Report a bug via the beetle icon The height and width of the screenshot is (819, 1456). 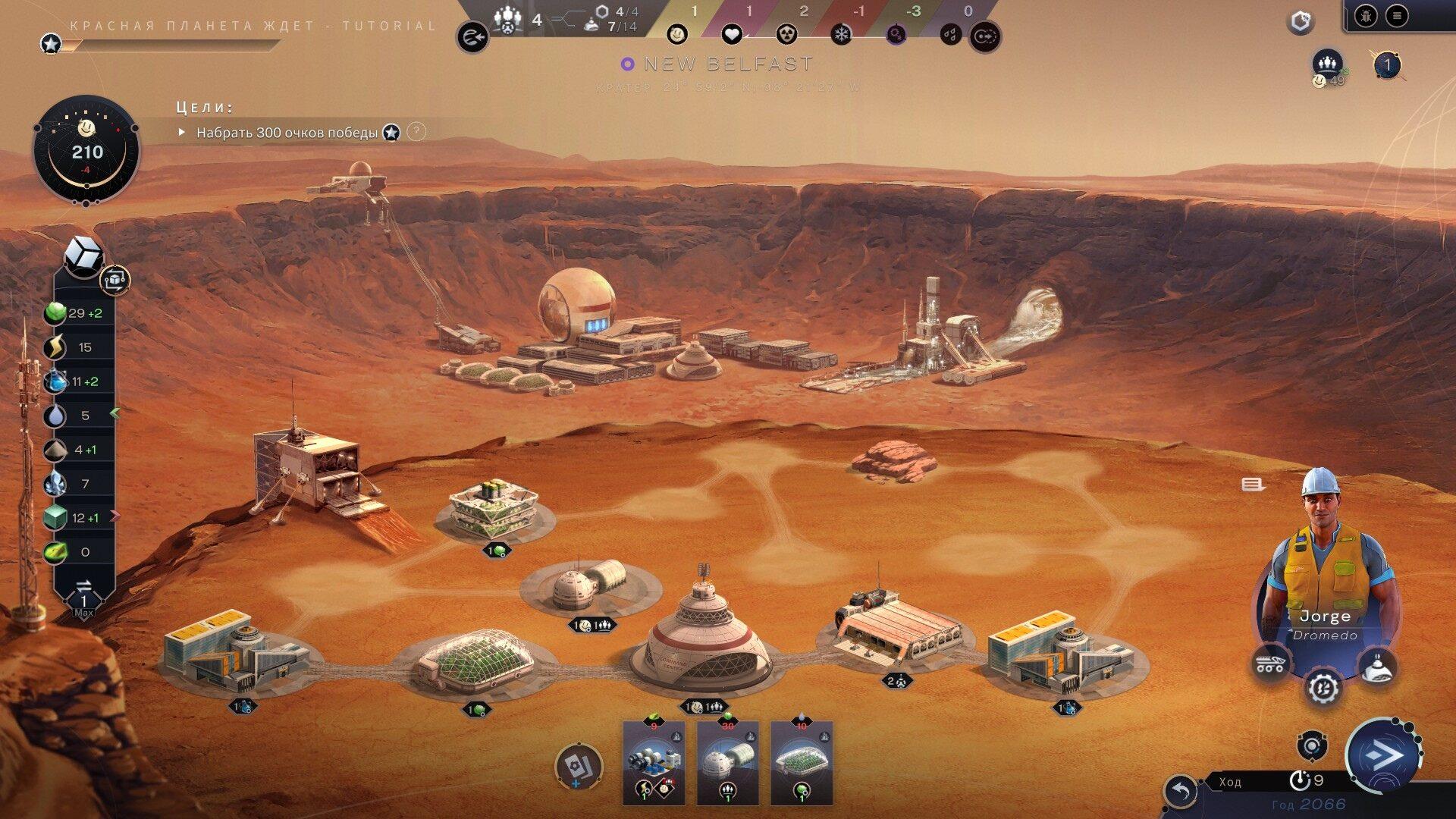(x=1366, y=16)
